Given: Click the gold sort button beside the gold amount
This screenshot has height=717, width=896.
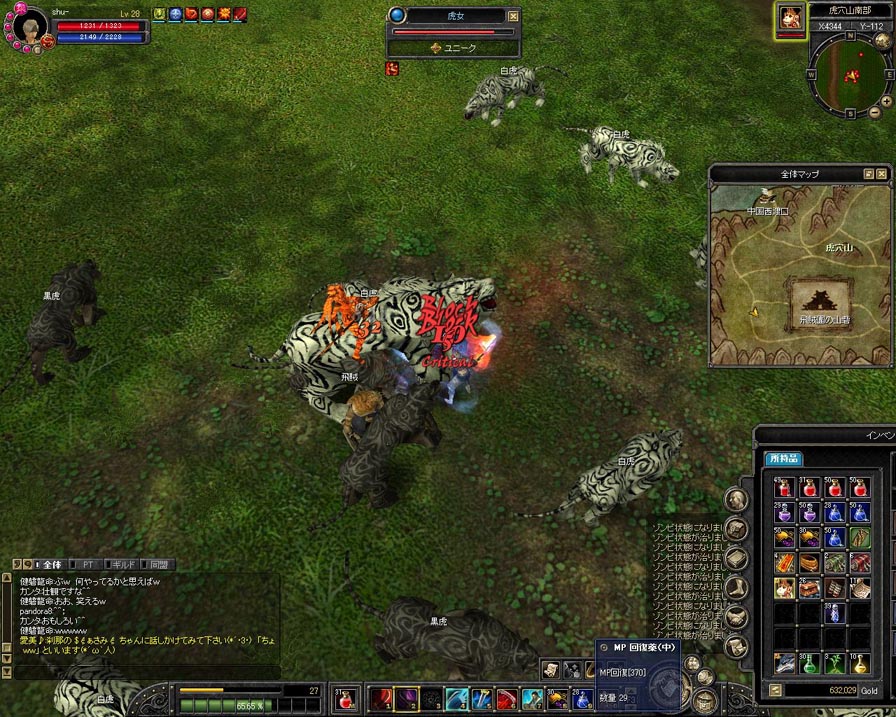Looking at the screenshot, I should coord(775,690).
